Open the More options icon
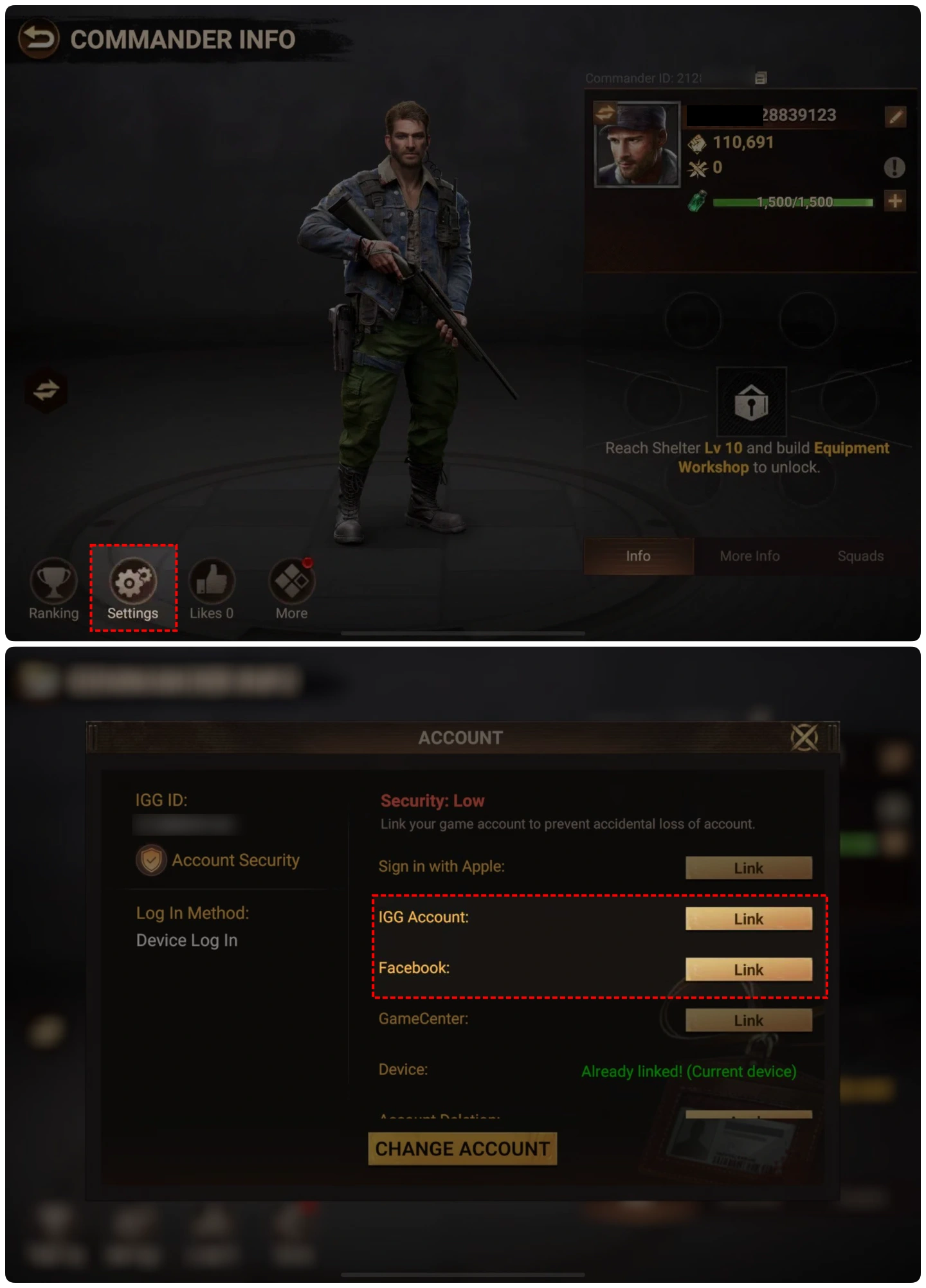This screenshot has width=926, height=1288. (x=291, y=581)
